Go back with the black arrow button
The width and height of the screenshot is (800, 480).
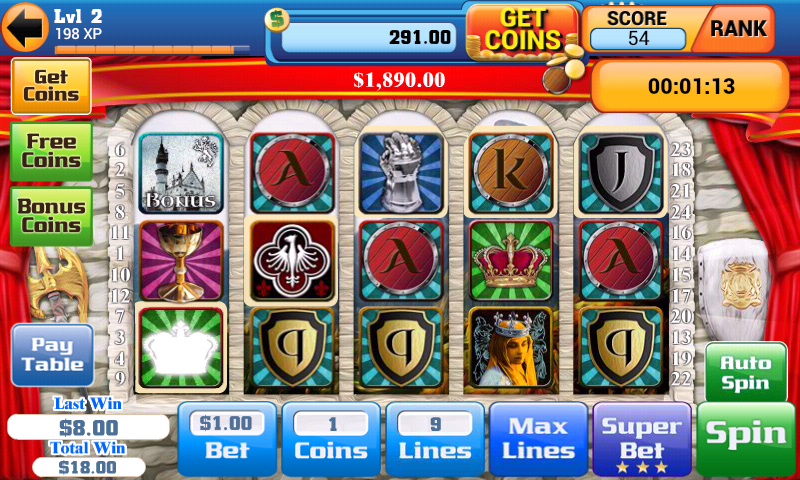(24, 28)
